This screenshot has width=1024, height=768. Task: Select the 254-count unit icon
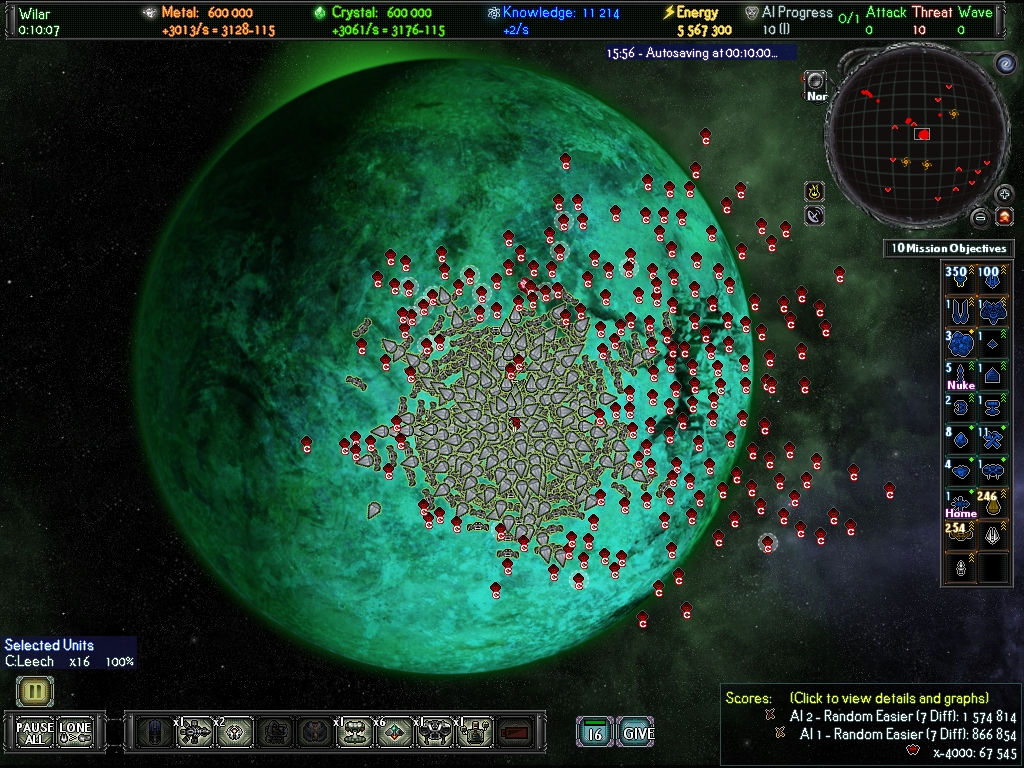point(961,535)
